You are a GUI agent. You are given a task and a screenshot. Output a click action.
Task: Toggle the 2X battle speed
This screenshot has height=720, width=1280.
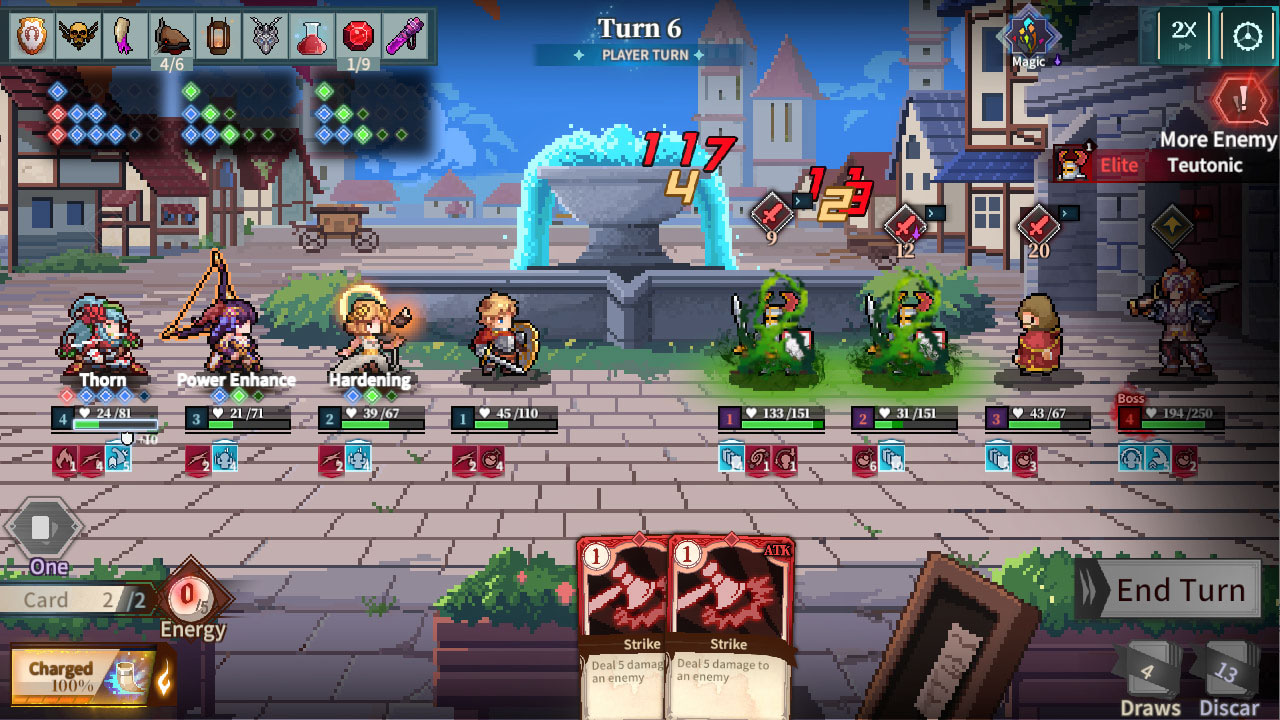point(1184,33)
